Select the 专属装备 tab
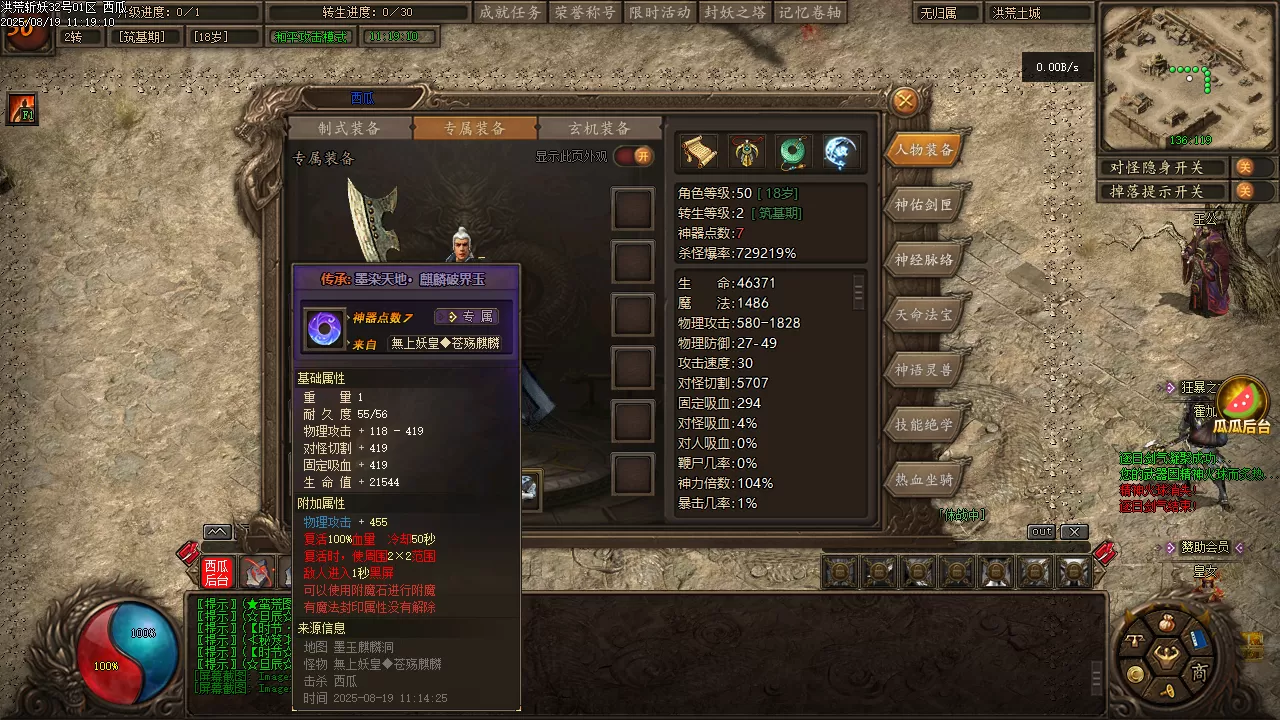This screenshot has height=720, width=1280. 475,128
